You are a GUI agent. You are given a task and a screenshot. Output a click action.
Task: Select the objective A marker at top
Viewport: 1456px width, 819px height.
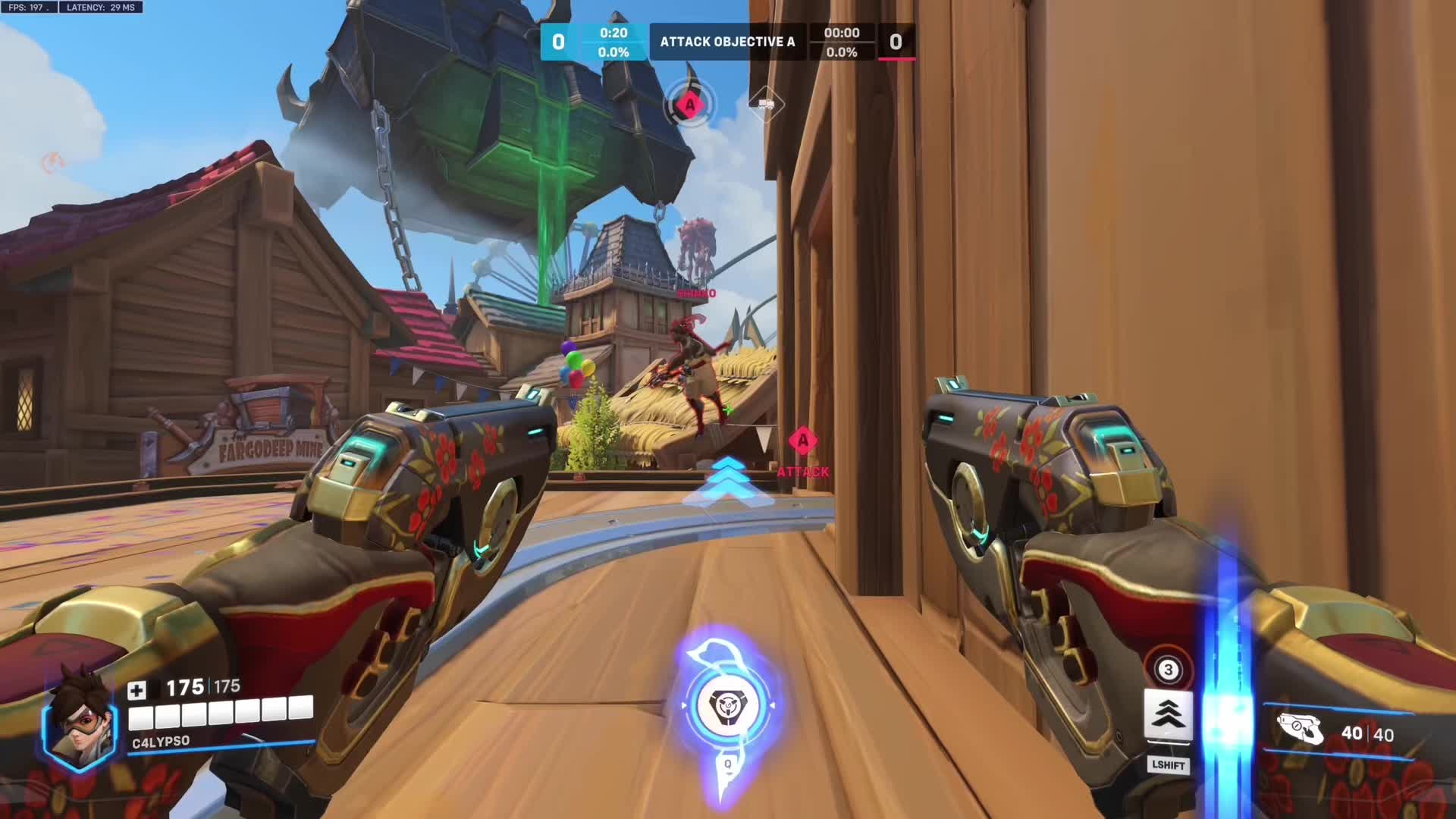pyautogui.click(x=689, y=105)
